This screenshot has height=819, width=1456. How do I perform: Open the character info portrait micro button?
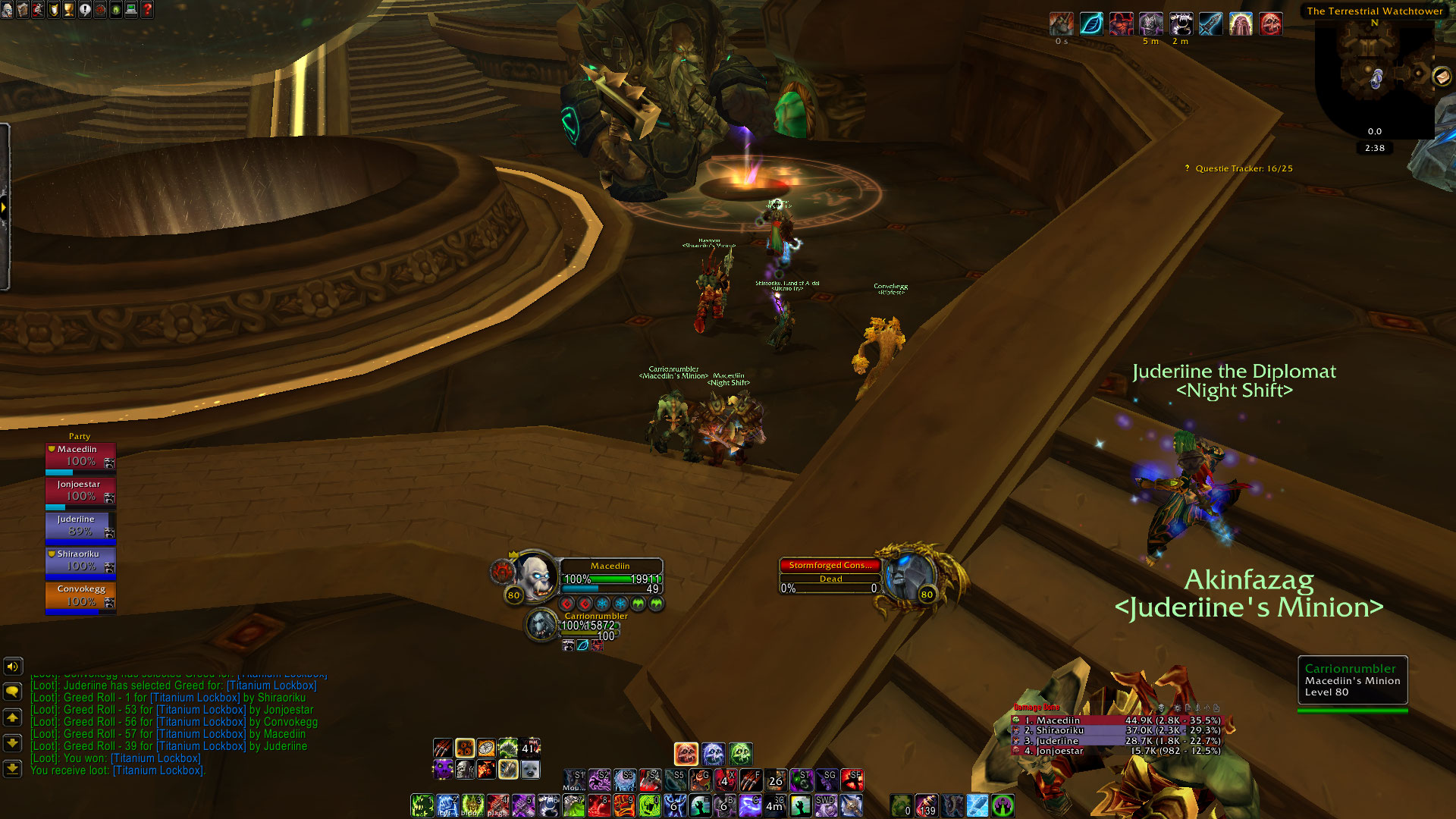tap(7, 10)
